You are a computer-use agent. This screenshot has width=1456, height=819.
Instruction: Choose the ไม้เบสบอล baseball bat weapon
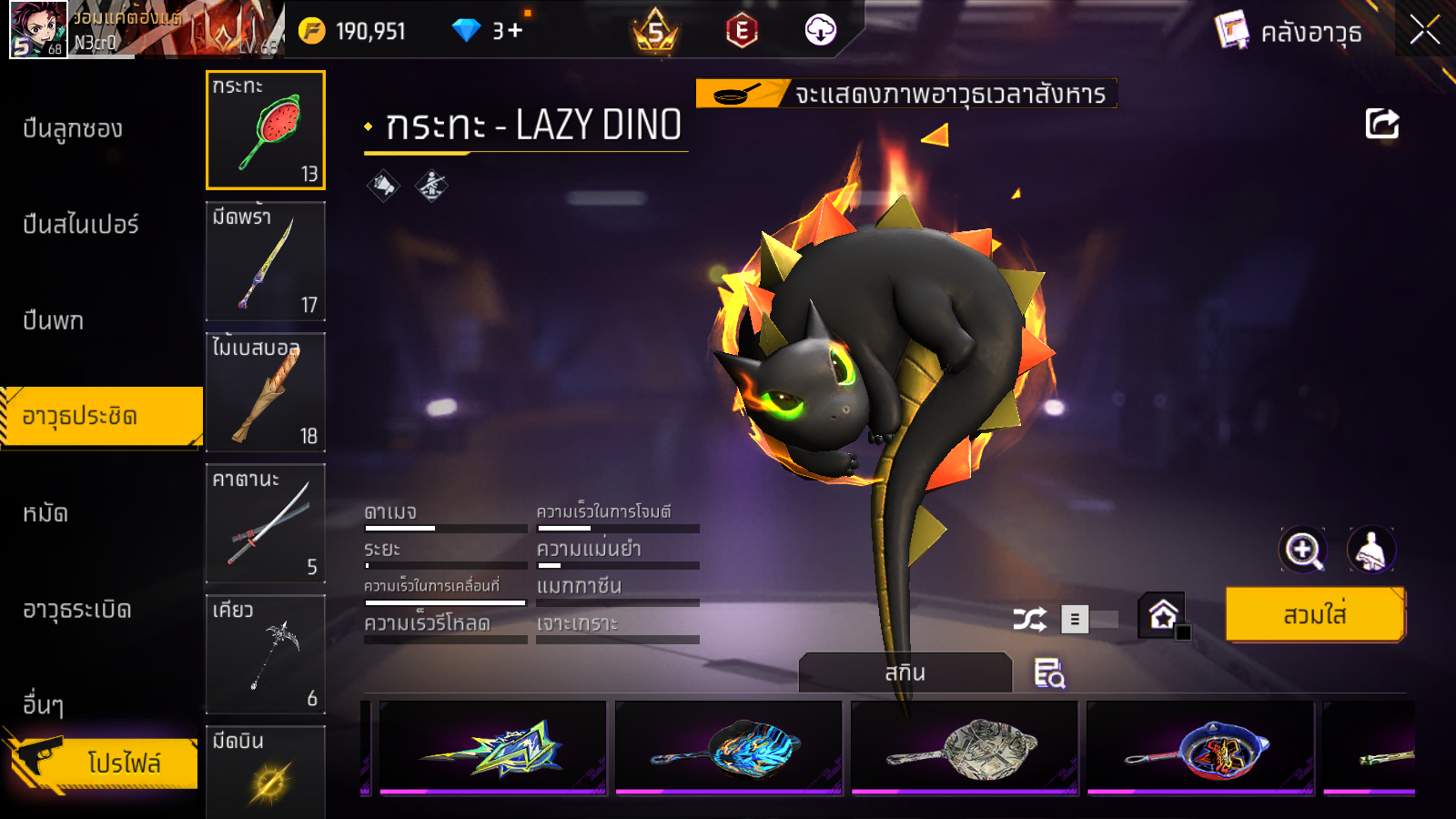tap(266, 392)
